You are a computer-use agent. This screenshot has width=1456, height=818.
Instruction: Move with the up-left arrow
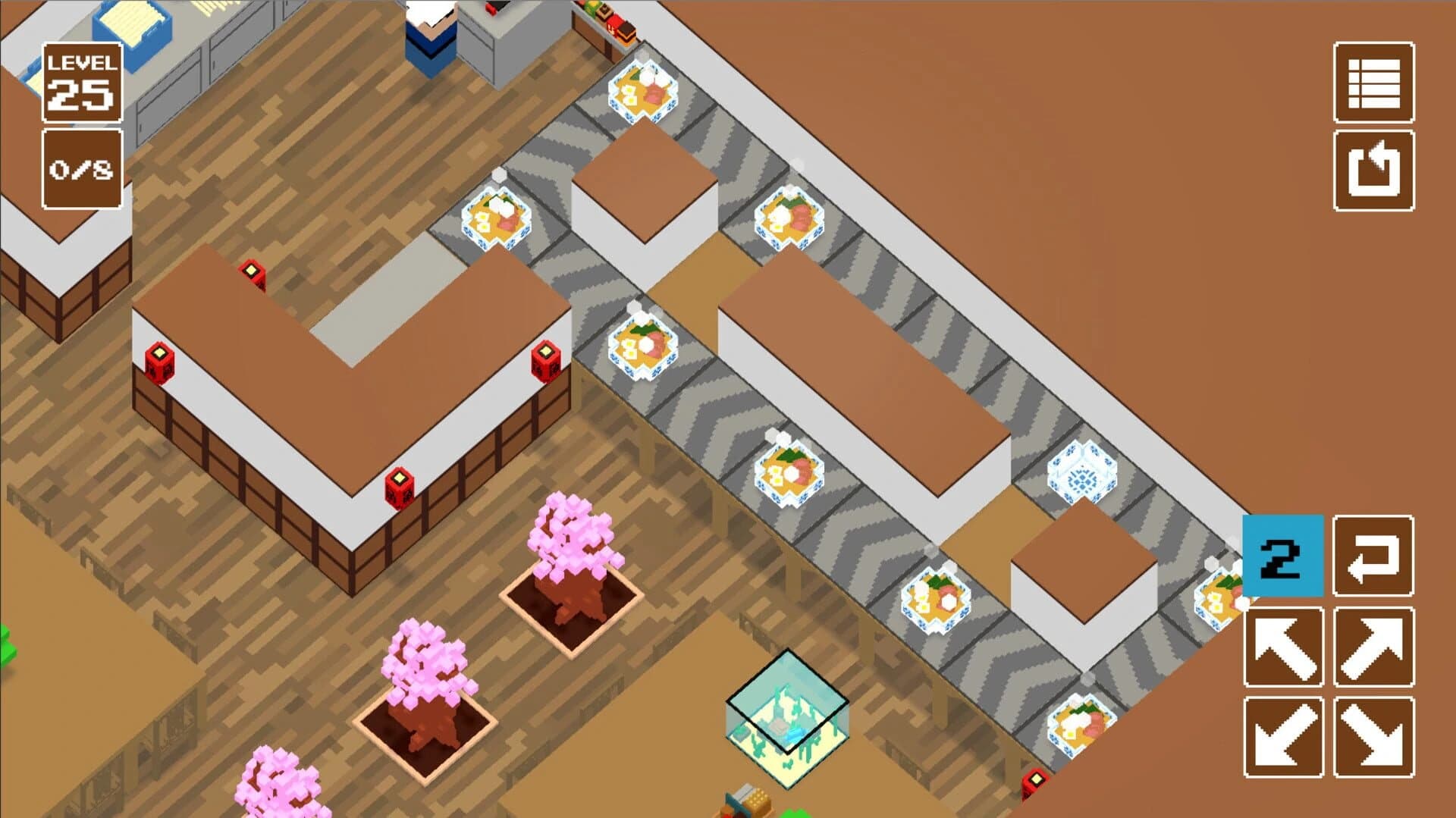[1284, 647]
